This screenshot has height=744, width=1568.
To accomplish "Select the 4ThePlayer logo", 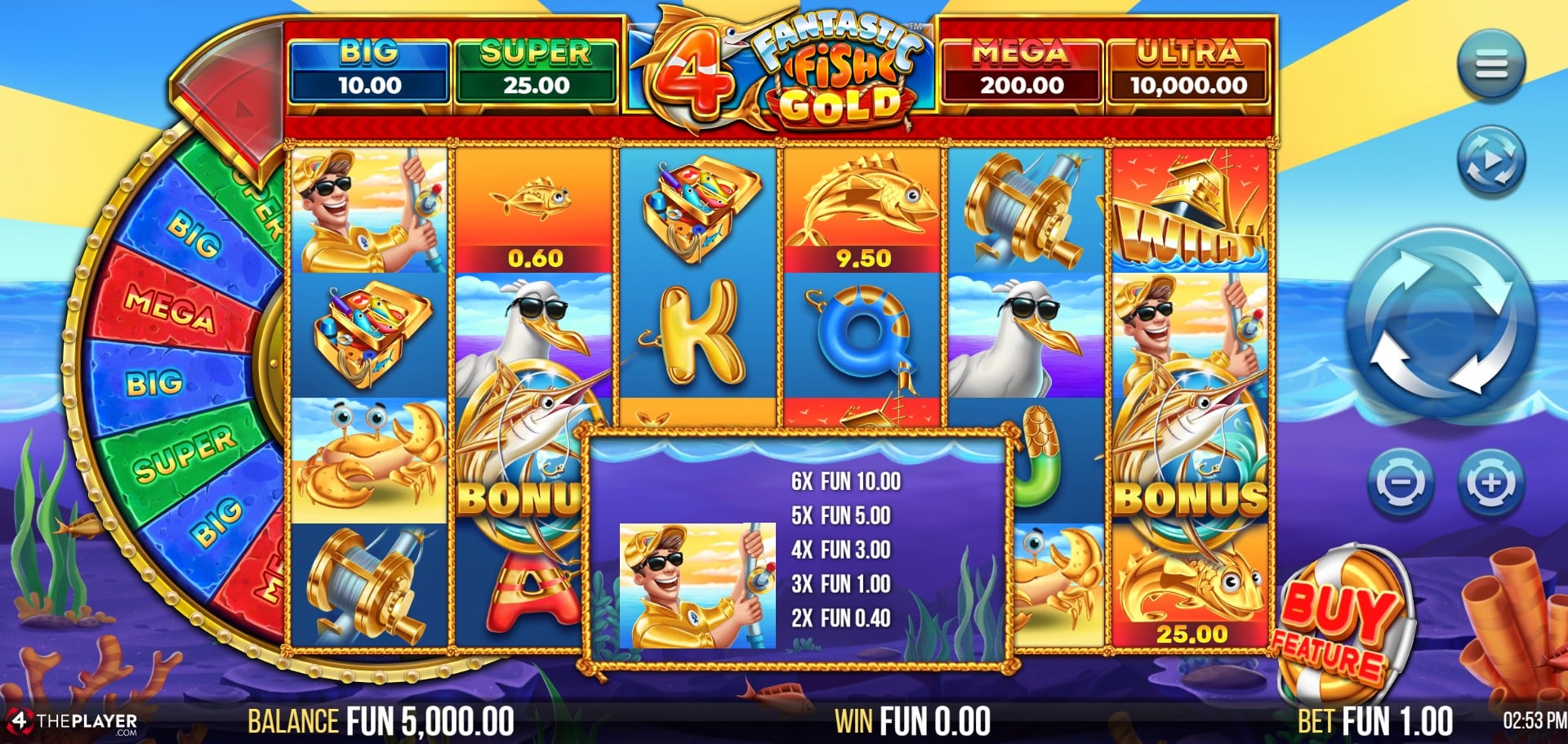I will 72,722.
